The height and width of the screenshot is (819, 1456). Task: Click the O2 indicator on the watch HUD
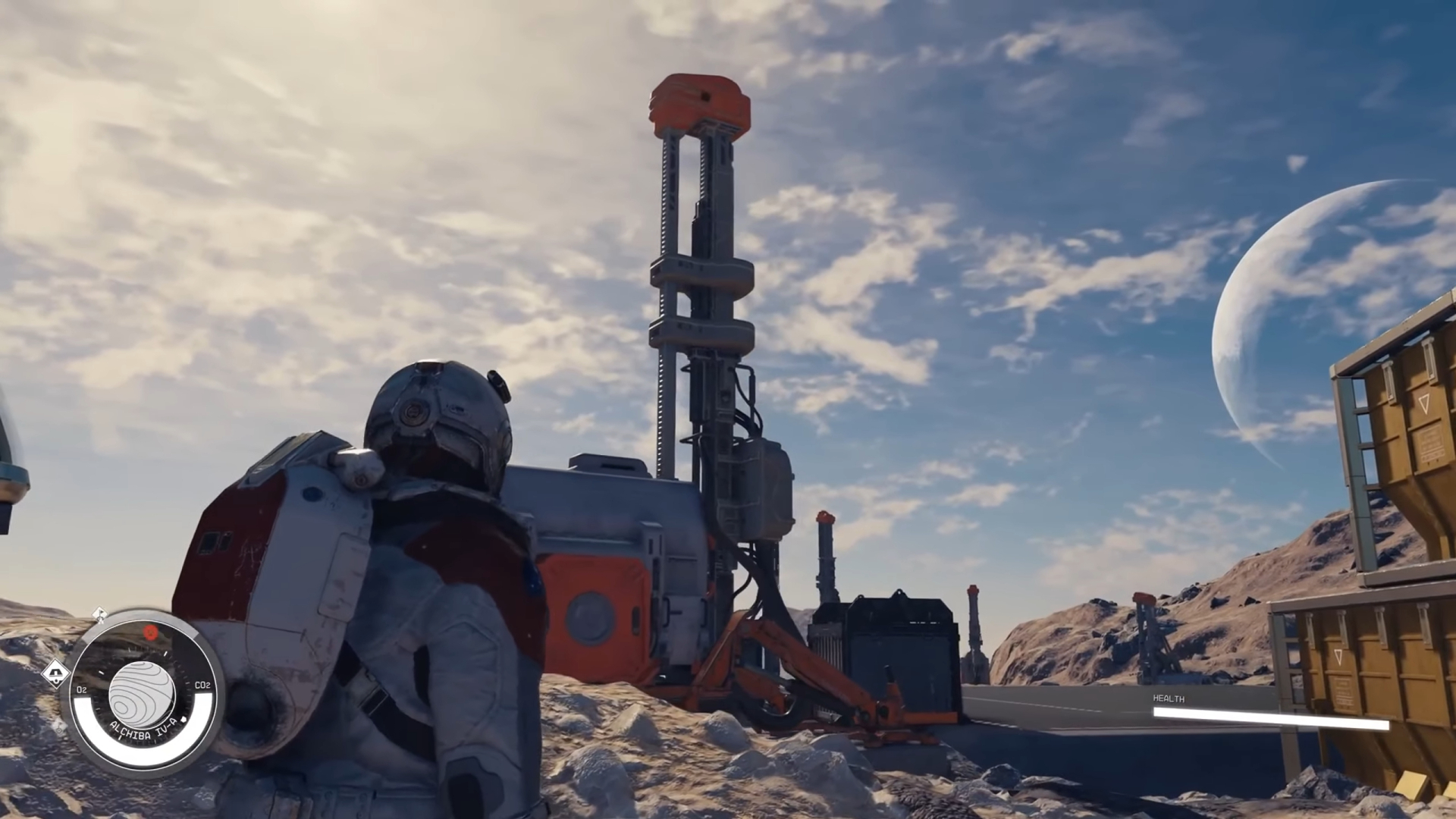click(x=81, y=689)
